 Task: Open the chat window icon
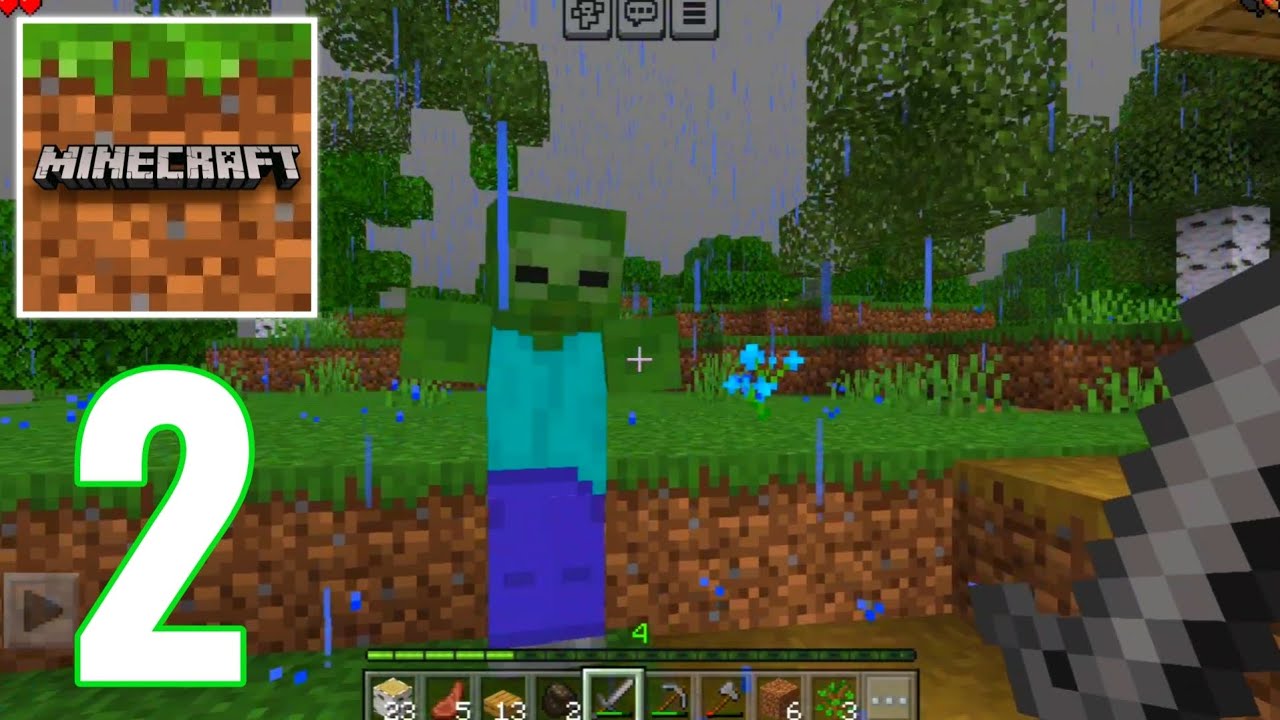tap(641, 14)
